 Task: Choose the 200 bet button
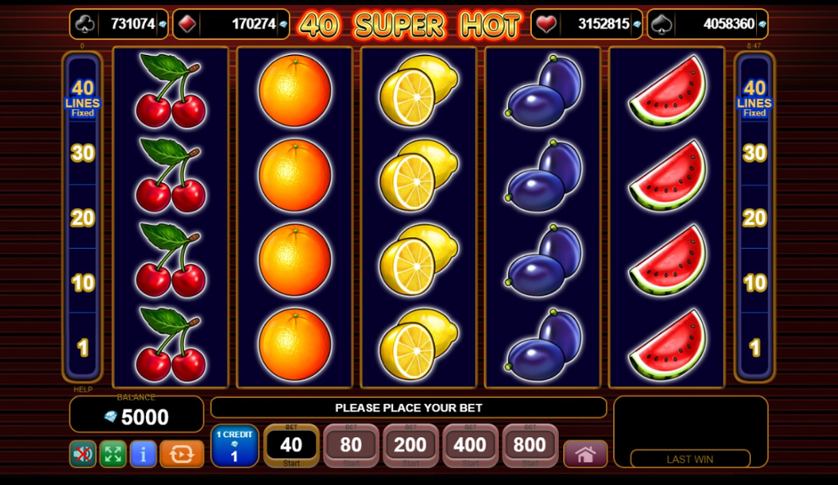point(411,445)
